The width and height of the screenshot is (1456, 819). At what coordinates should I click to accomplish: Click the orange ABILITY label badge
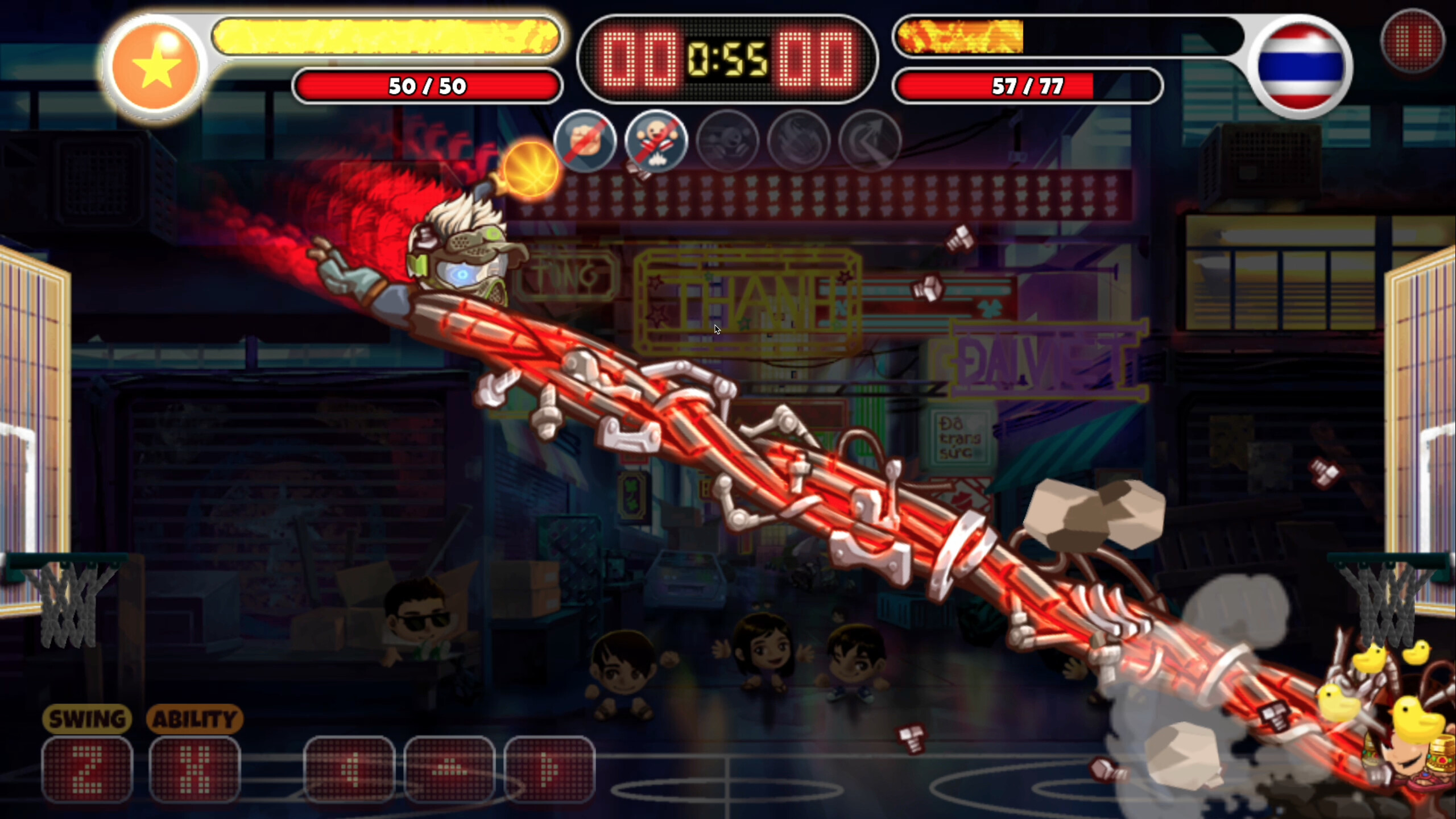(195, 718)
